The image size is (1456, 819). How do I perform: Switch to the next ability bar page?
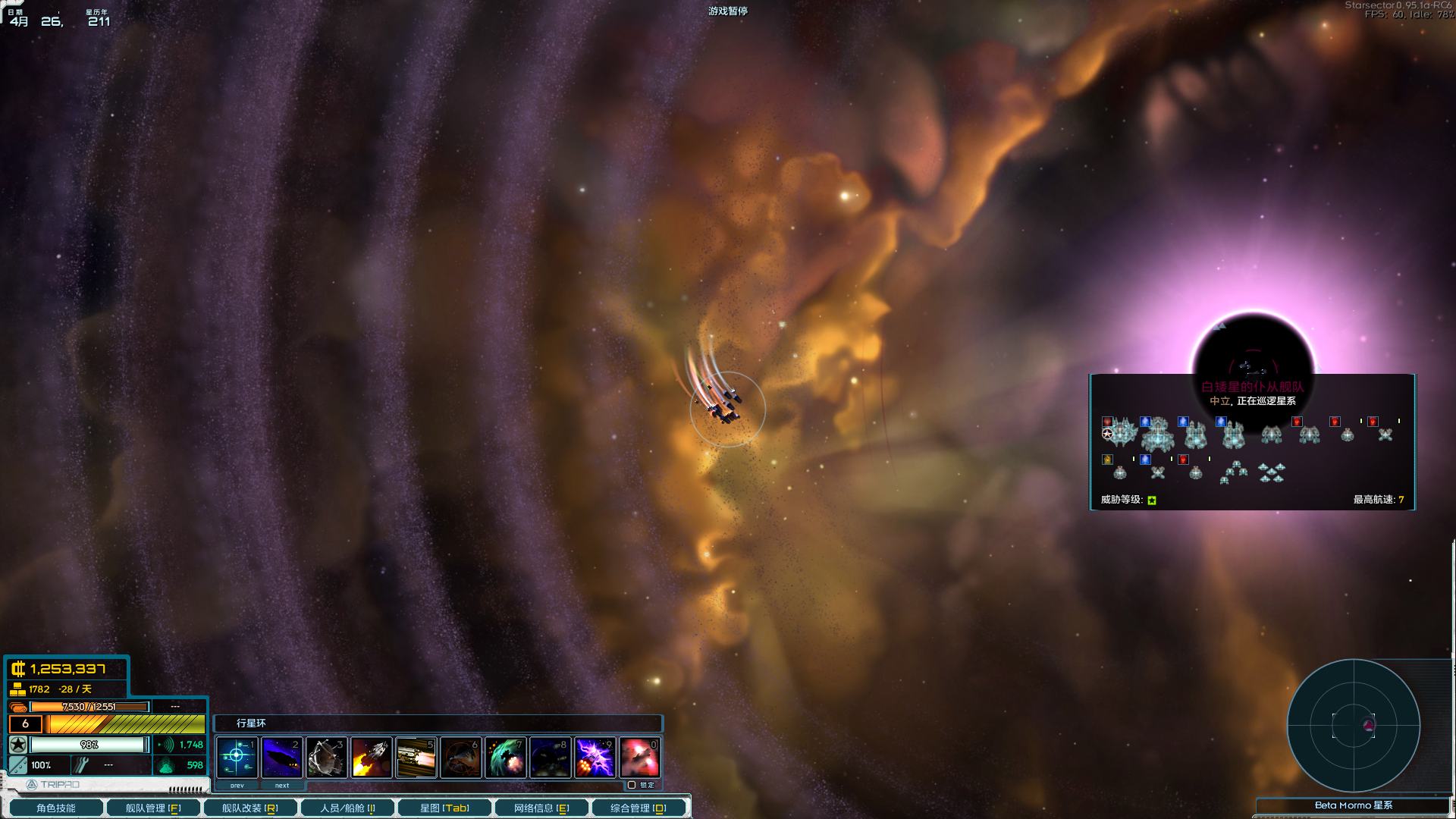pos(282,786)
